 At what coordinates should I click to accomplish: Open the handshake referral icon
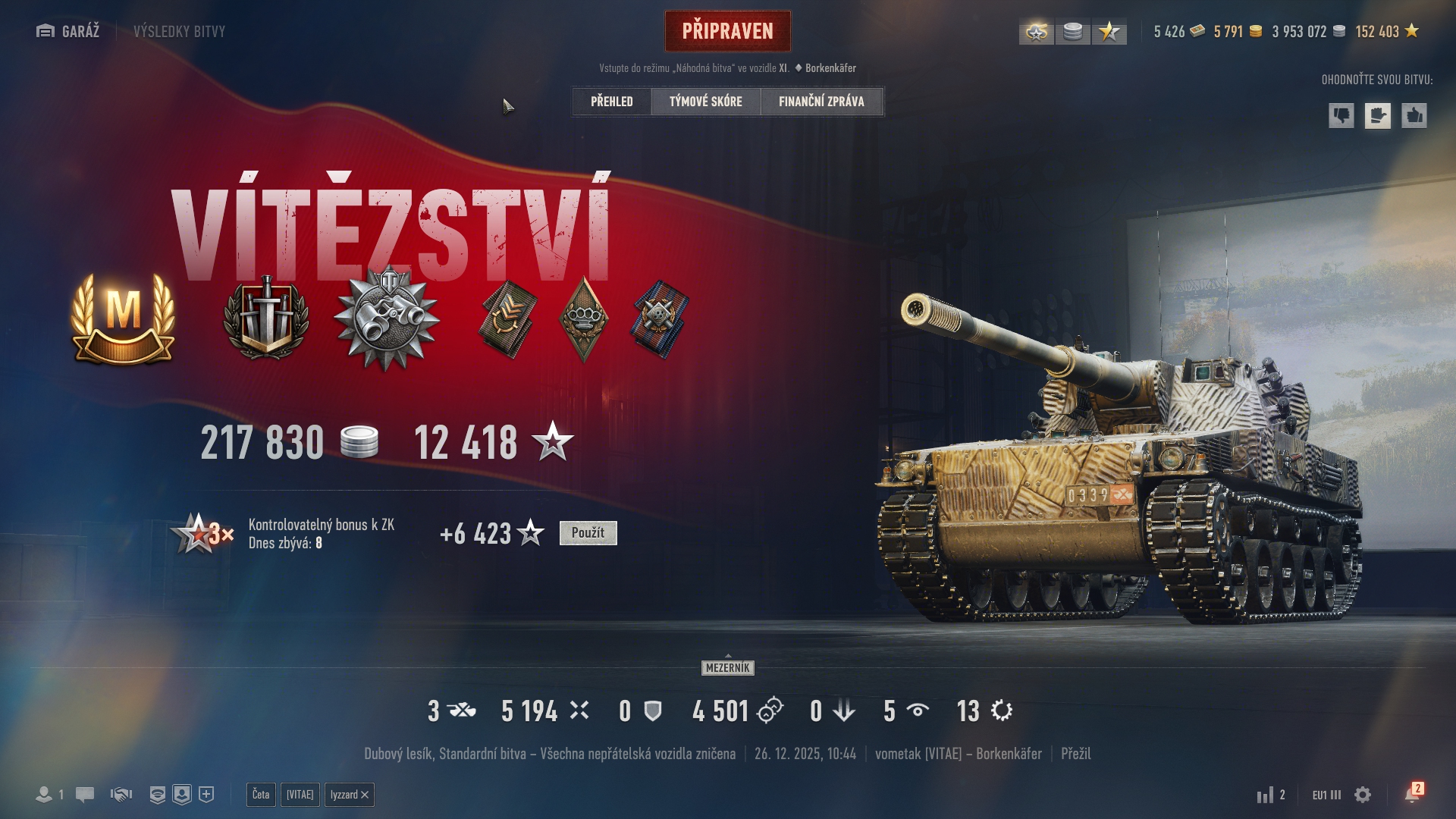click(121, 795)
